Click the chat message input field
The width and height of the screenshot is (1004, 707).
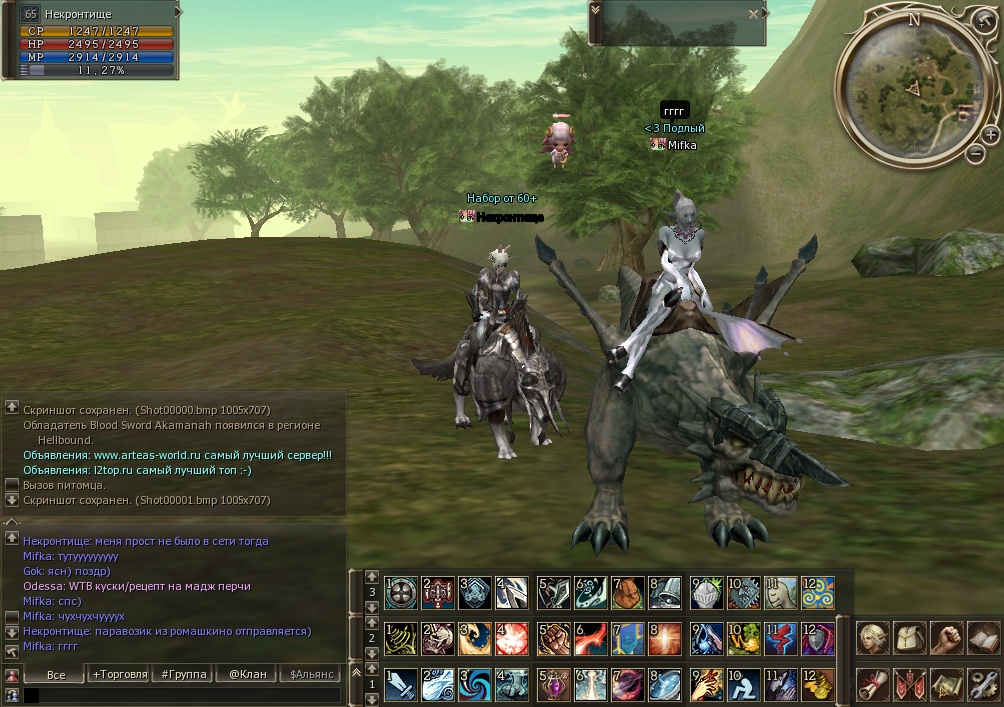[180, 694]
